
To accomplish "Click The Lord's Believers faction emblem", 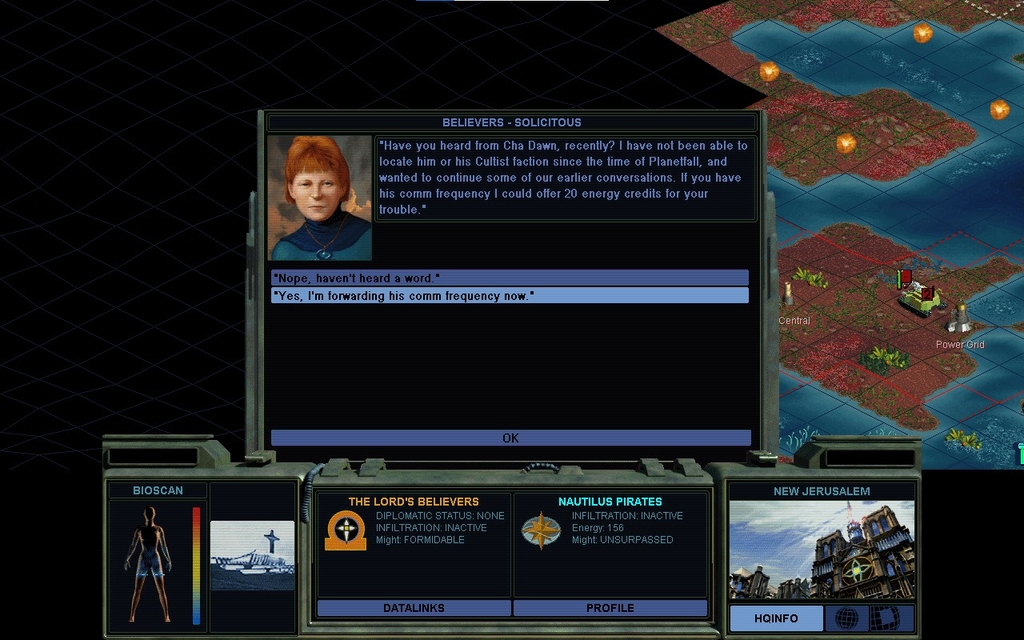I will 345,531.
